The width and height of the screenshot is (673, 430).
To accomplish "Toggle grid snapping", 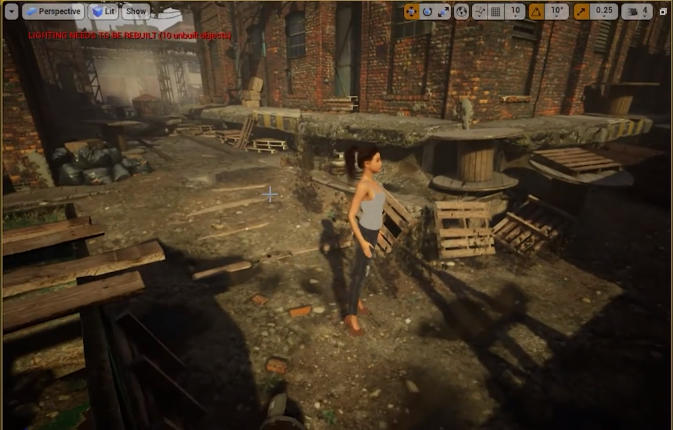I will 494,12.
